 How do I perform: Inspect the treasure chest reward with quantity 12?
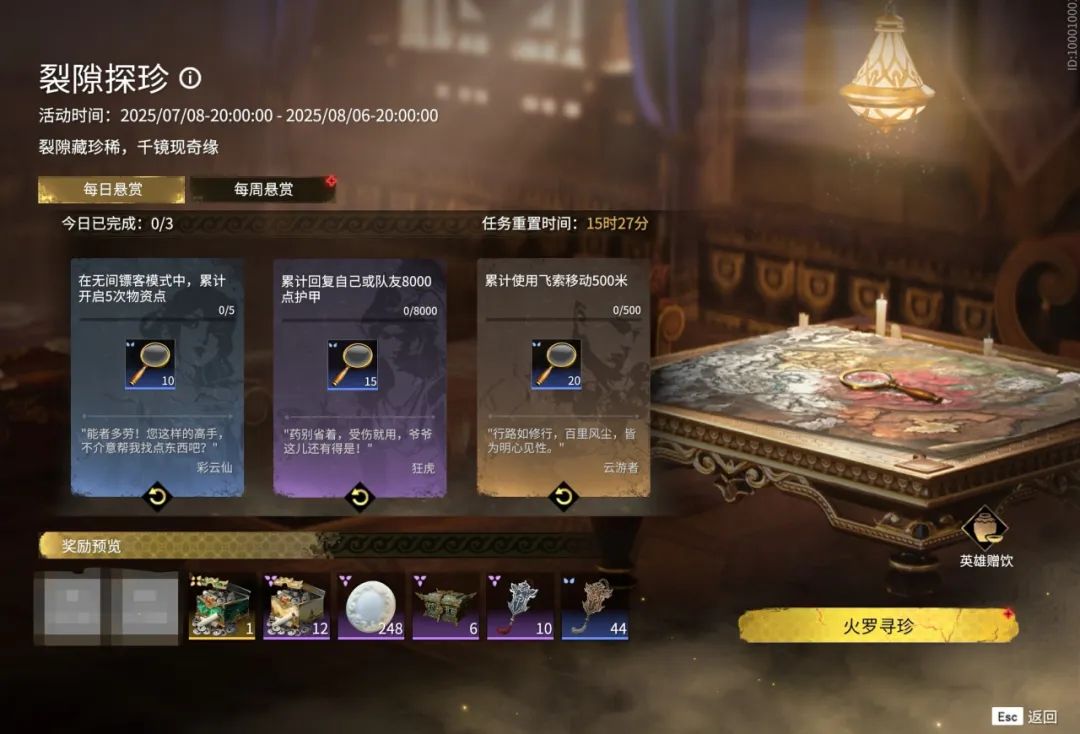pyautogui.click(x=297, y=606)
